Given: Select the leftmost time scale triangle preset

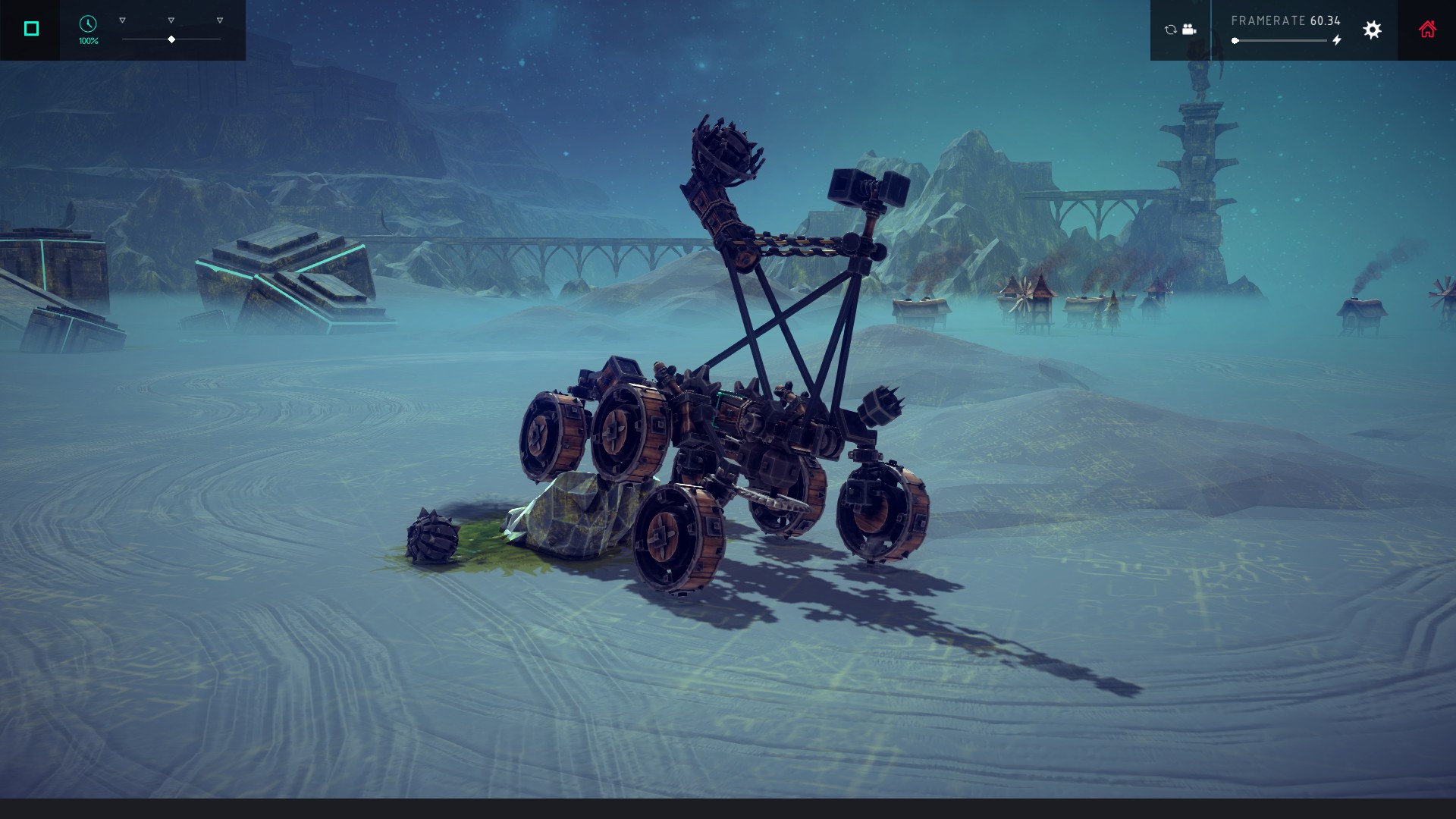Looking at the screenshot, I should tap(122, 20).
